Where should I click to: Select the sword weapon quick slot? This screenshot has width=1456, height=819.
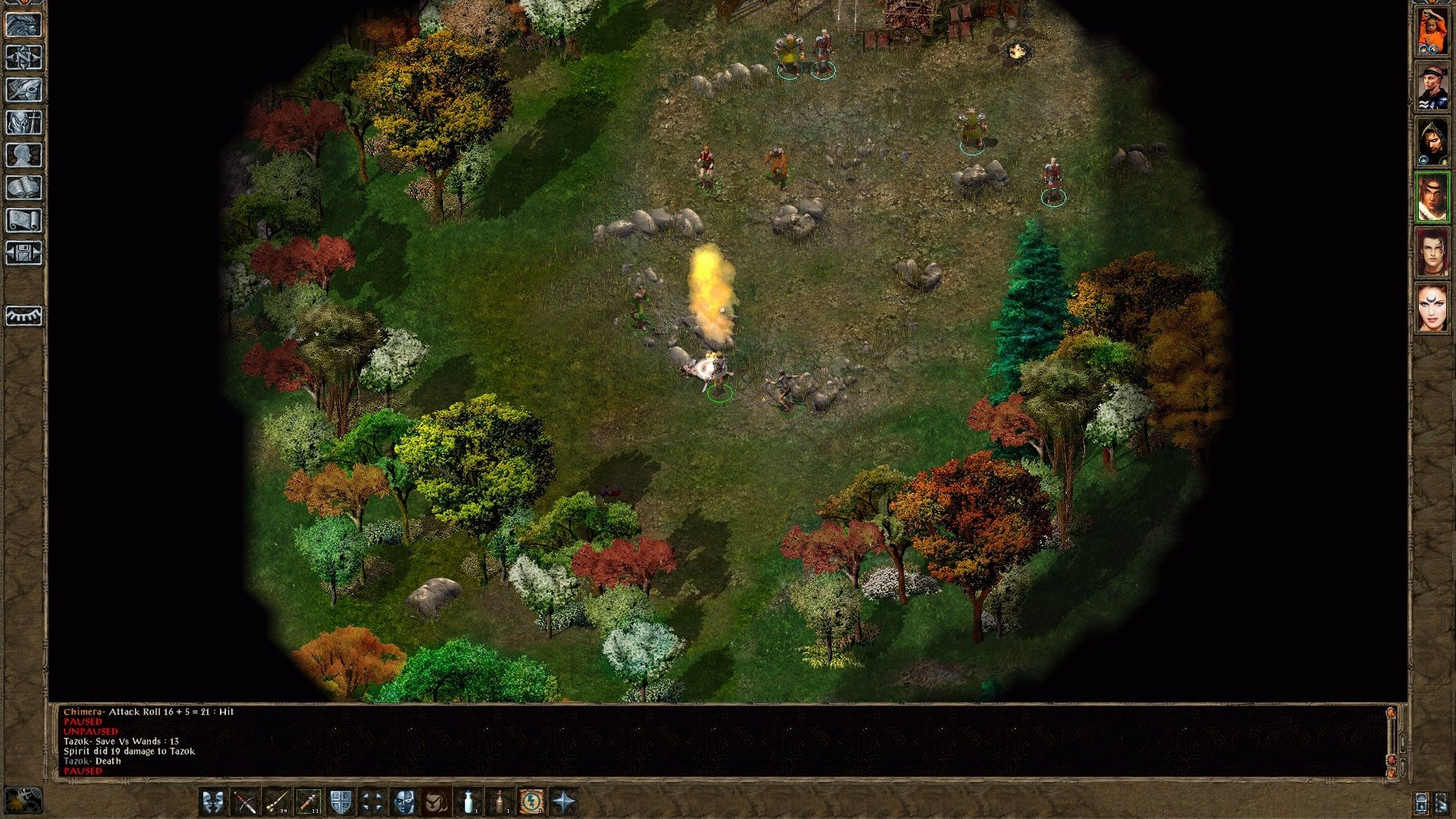(245, 802)
